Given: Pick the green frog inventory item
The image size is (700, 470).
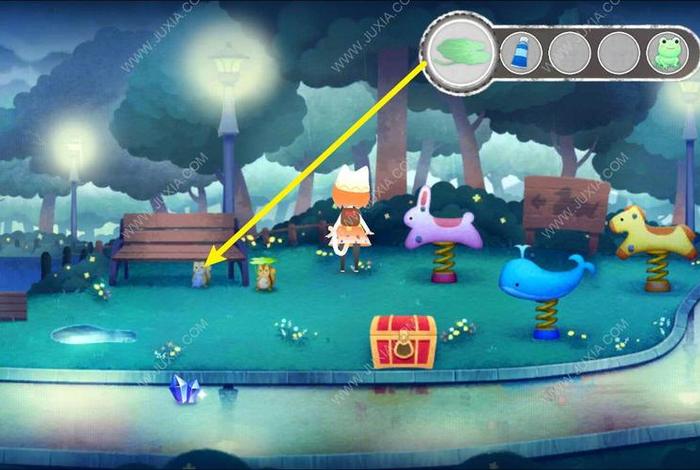Looking at the screenshot, I should point(663,50).
